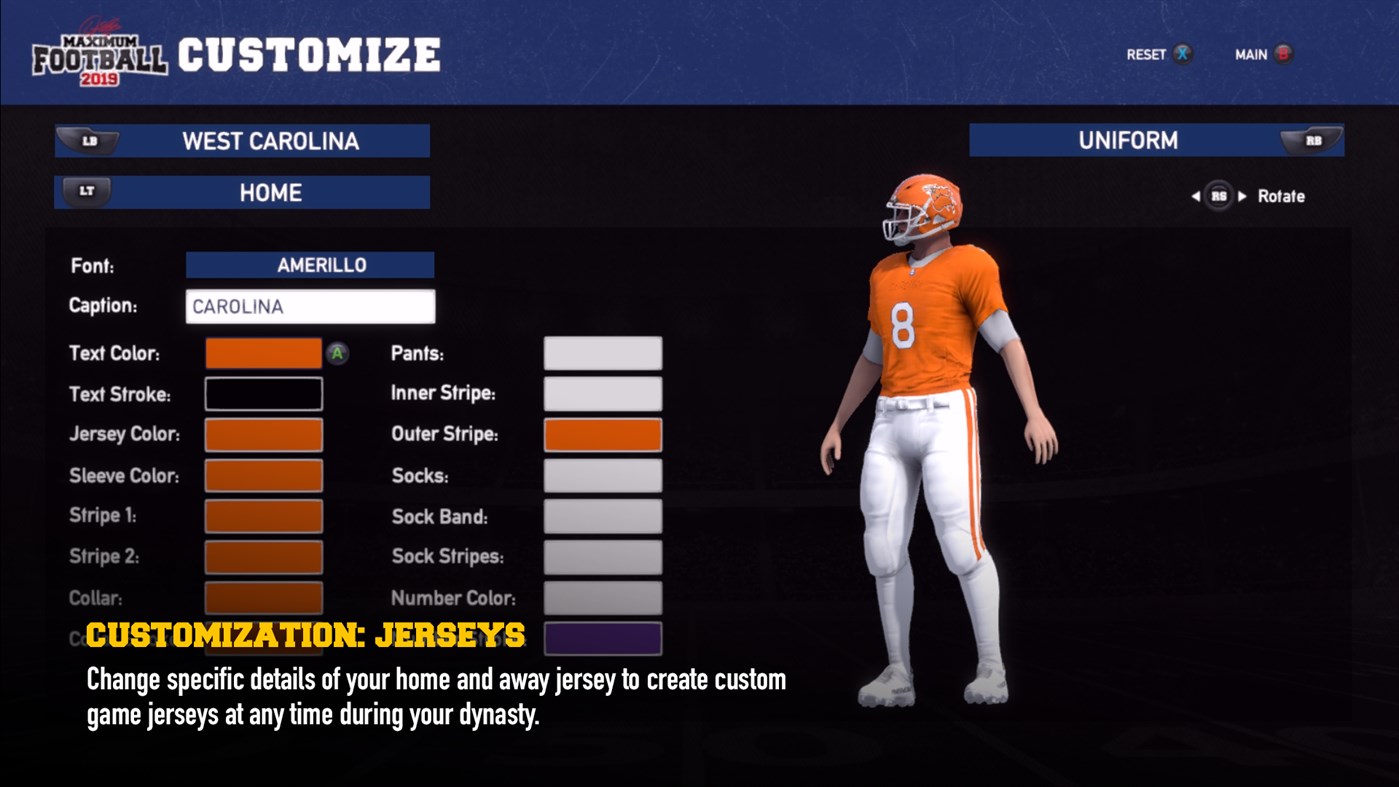Edit the Carolina caption text field
Image resolution: width=1399 pixels, height=787 pixels.
(x=310, y=307)
